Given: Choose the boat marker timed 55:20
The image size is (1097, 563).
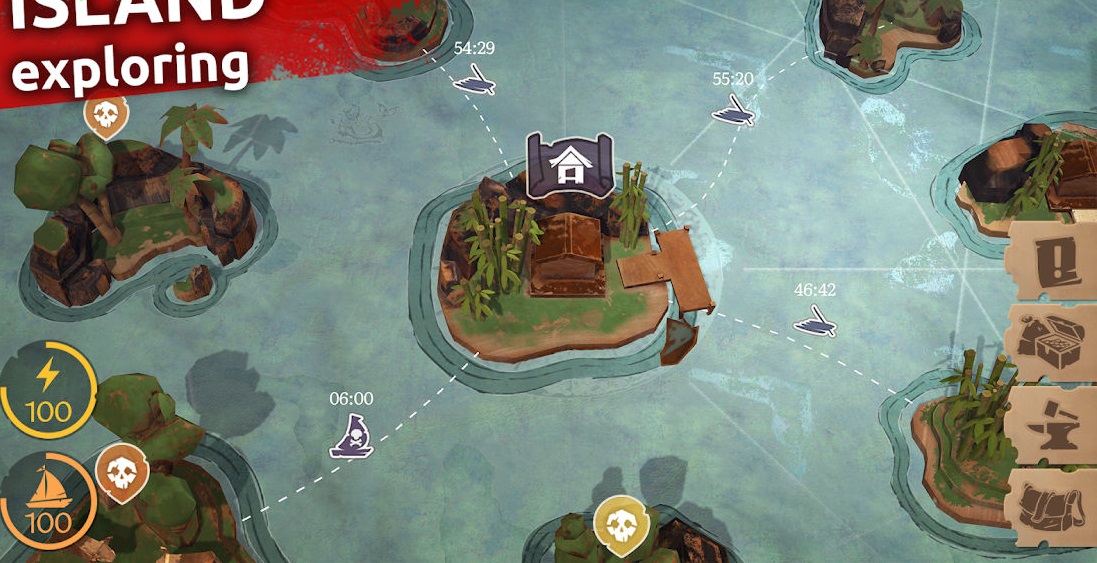Looking at the screenshot, I should click(733, 110).
